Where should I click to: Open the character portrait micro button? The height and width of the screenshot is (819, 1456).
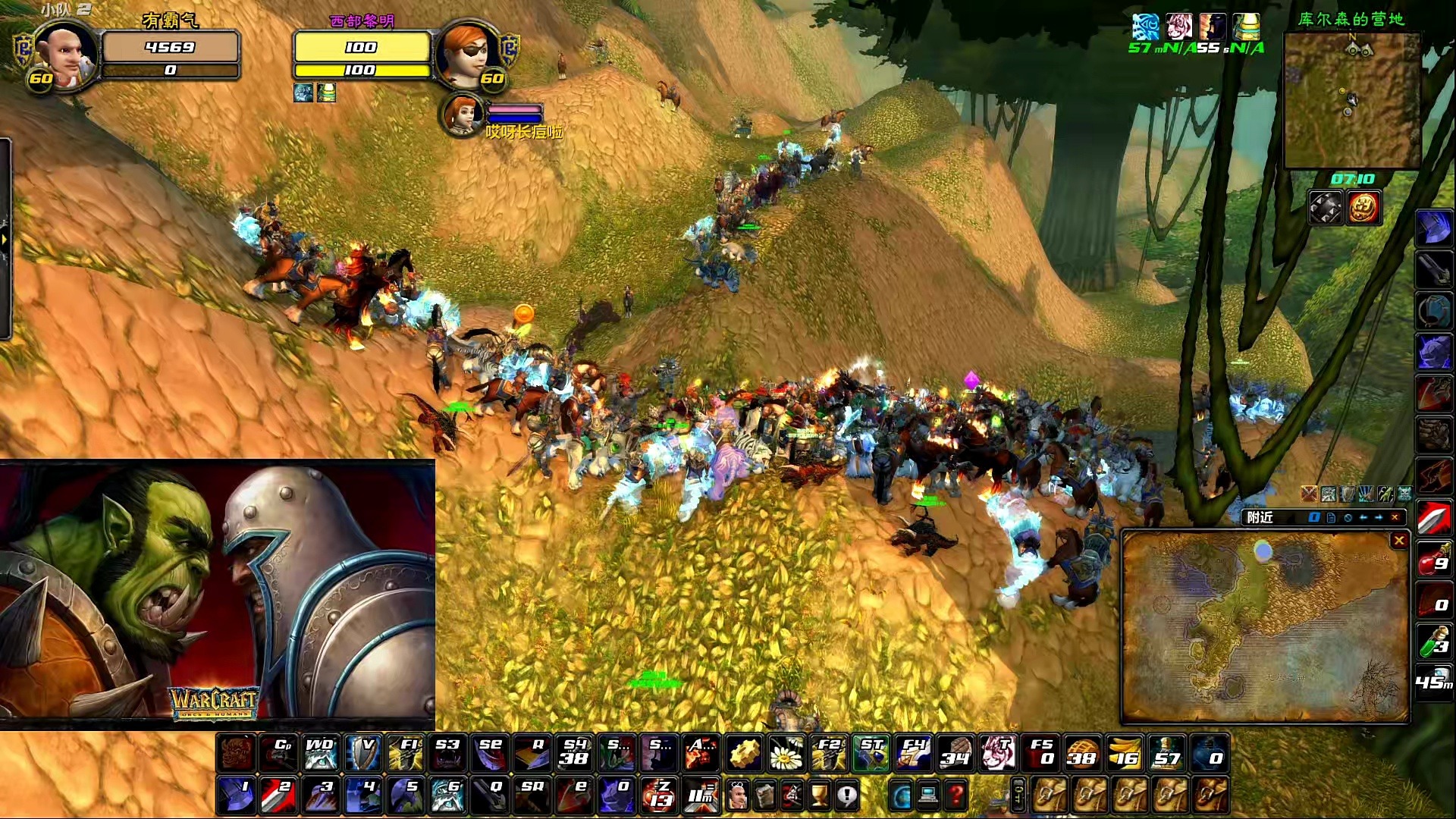tap(737, 796)
